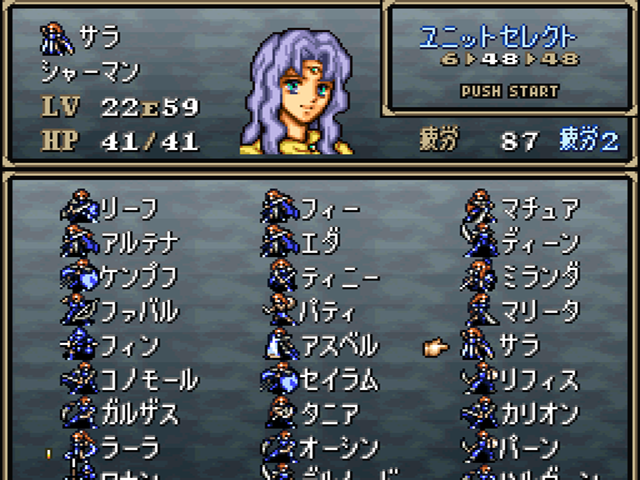Choose リフィス from the unit list
The image size is (640, 480).
(x=539, y=380)
